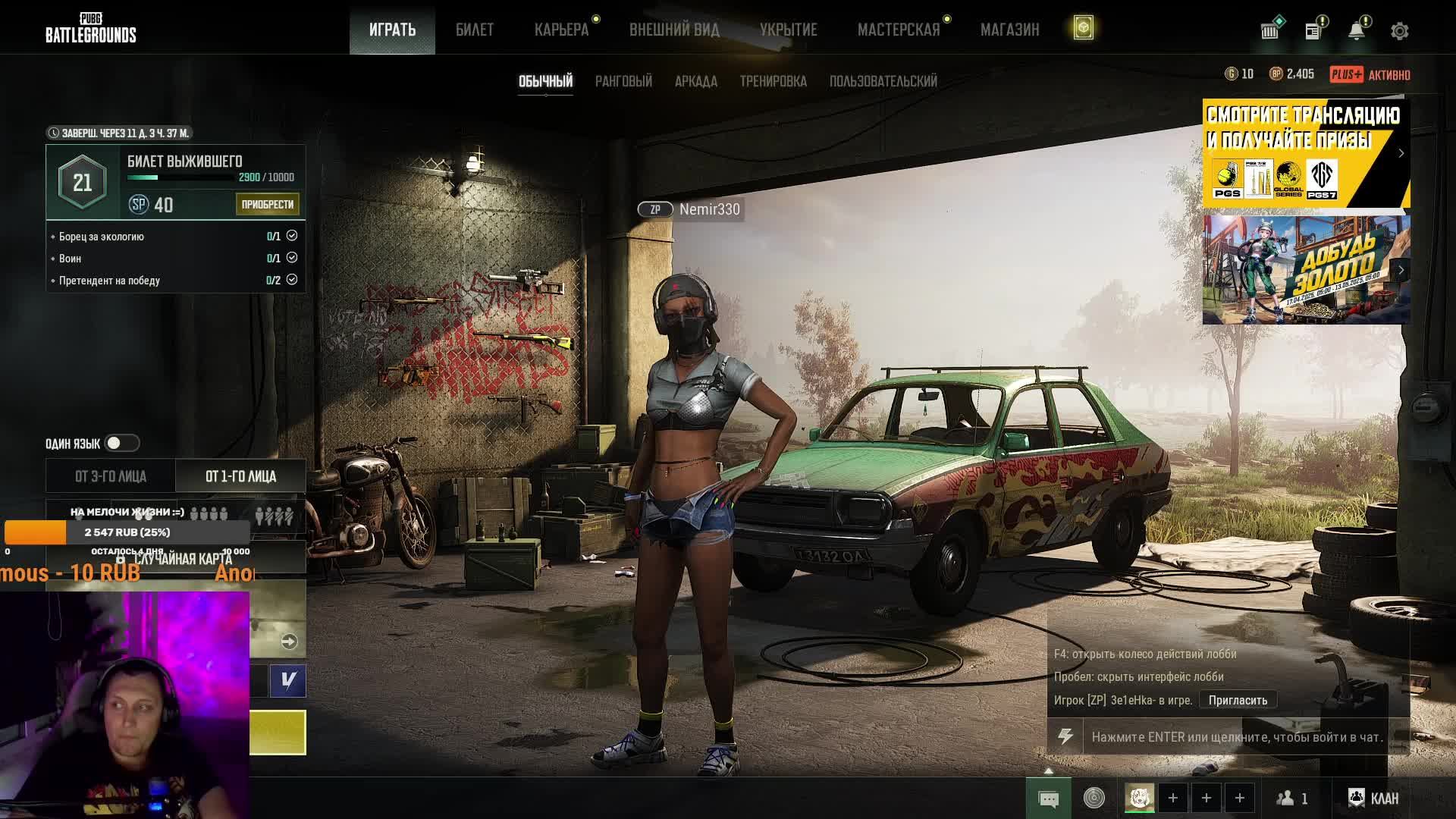Open the ЗАВЕРШ. ВЫЖИВШЕГО pass panel
The image size is (1456, 819).
tap(176, 181)
